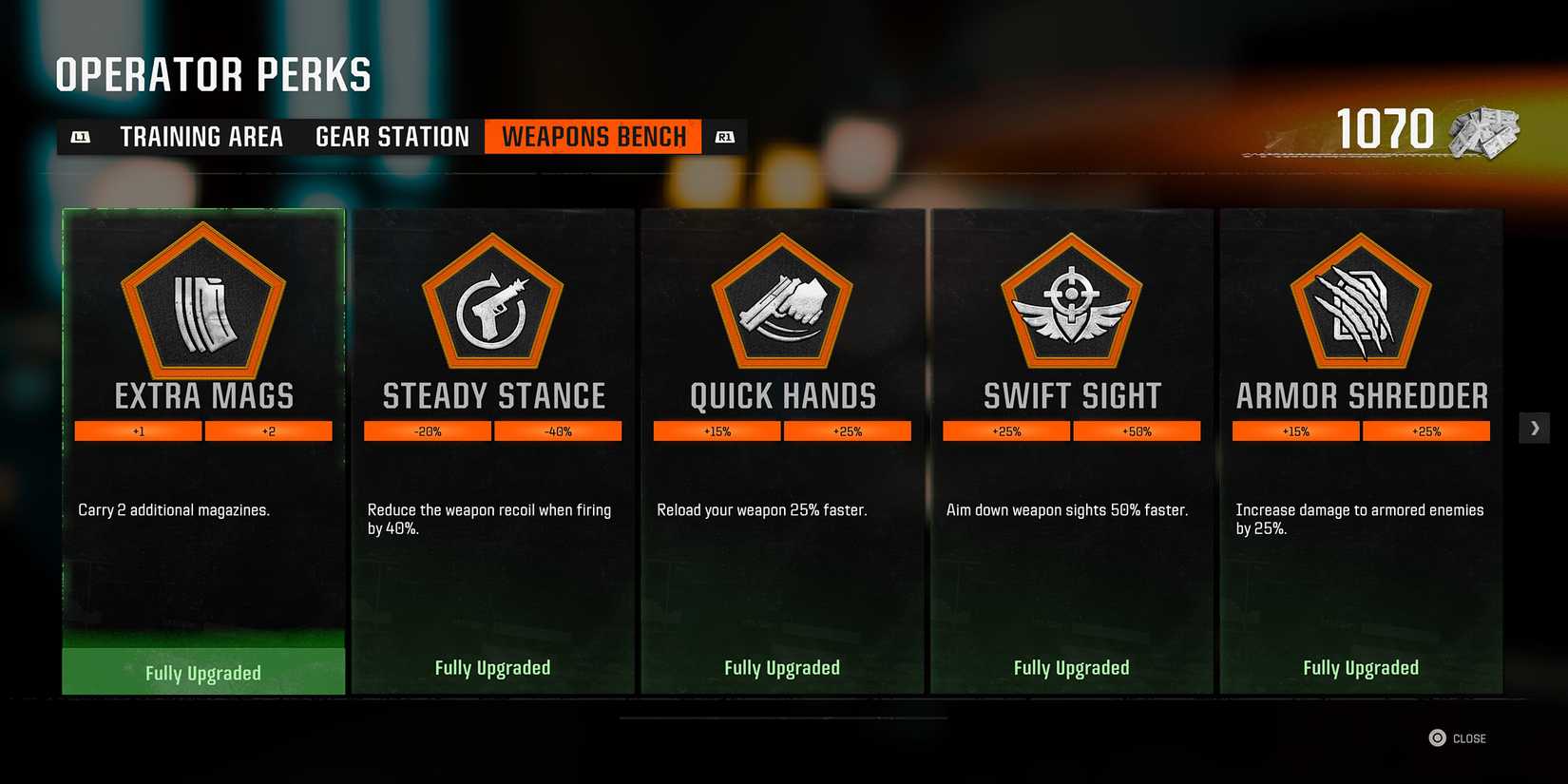
Task: Click the Steady Stance pistol recoil icon
Action: [x=491, y=309]
